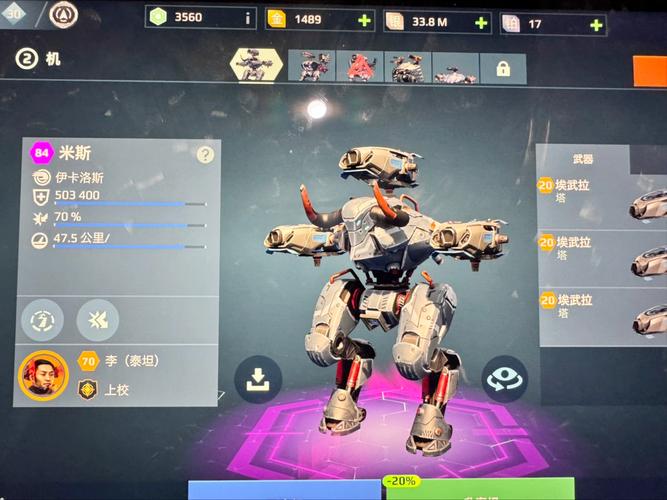667x500 pixels.
Task: Select the highlighted first robot hangar slot
Action: pos(256,65)
